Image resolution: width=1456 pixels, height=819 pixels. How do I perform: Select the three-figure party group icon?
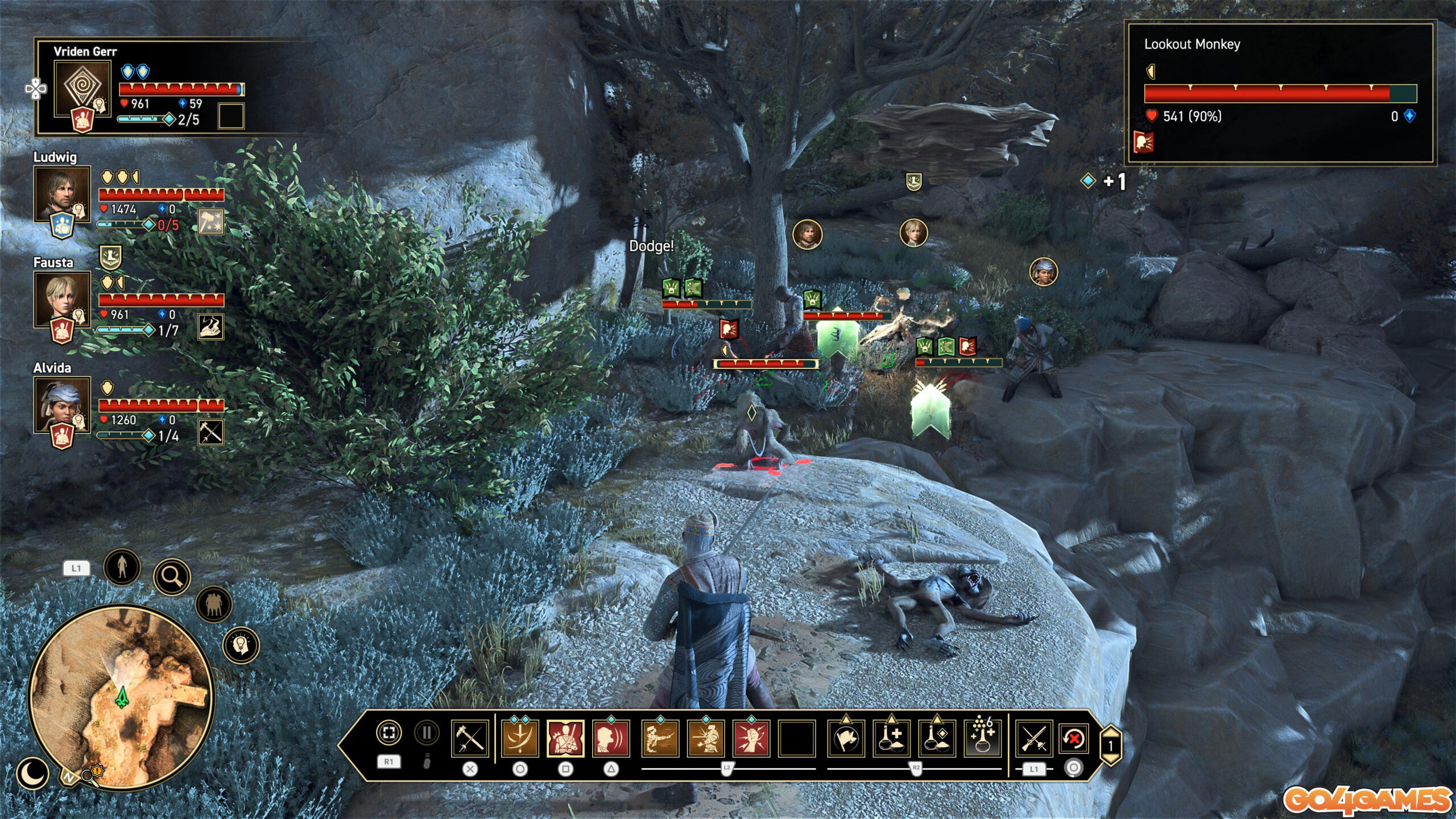pyautogui.click(x=214, y=604)
